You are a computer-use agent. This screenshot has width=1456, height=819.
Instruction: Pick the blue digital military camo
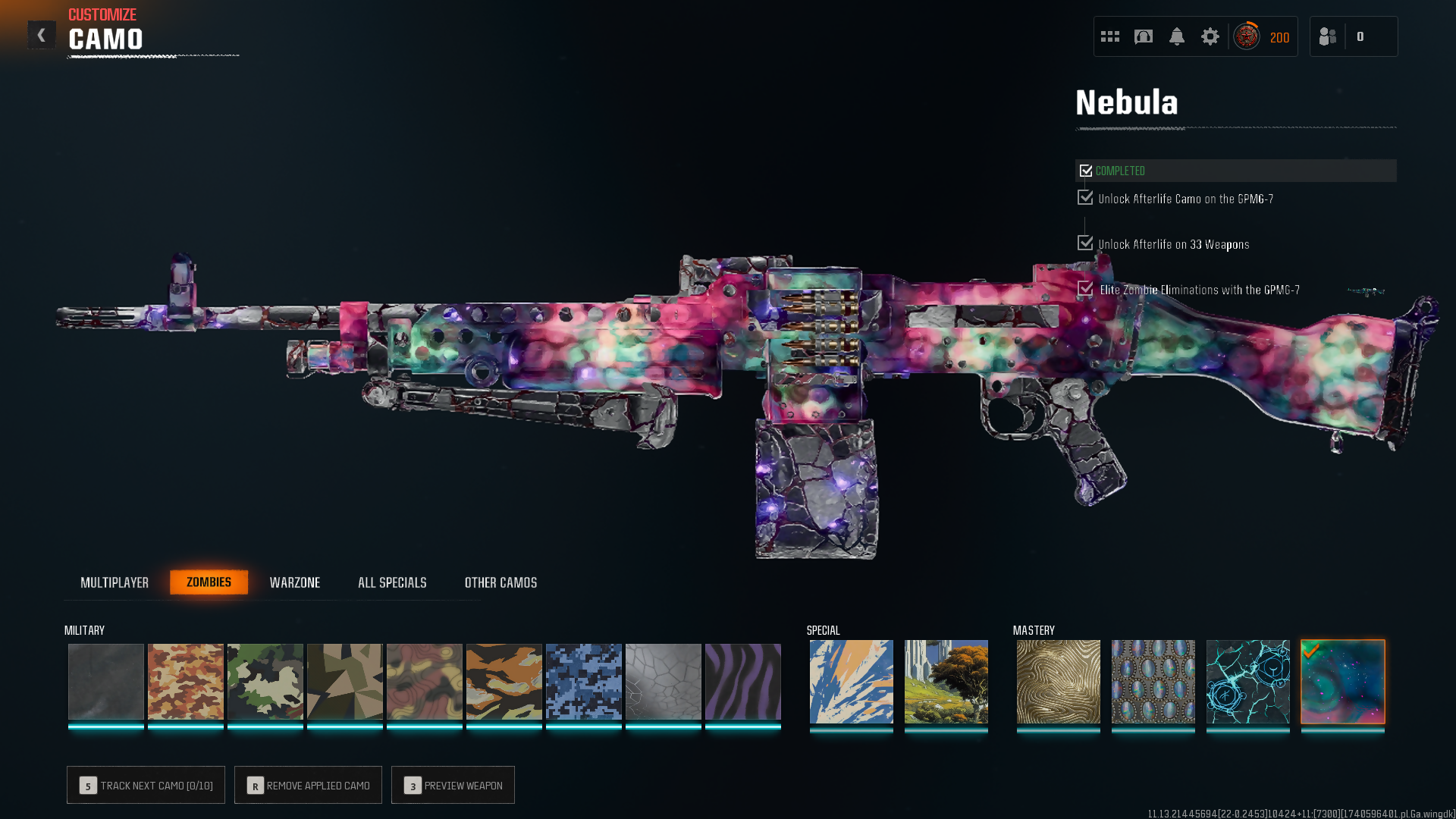584,681
